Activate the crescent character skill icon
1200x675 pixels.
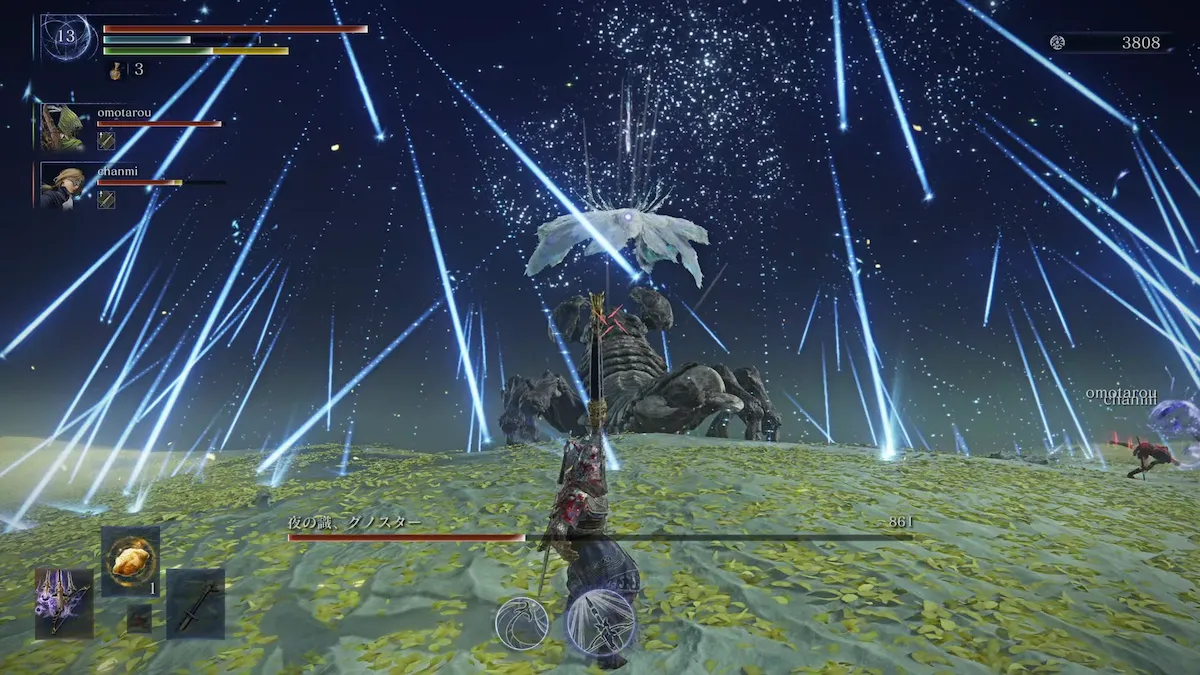click(522, 623)
